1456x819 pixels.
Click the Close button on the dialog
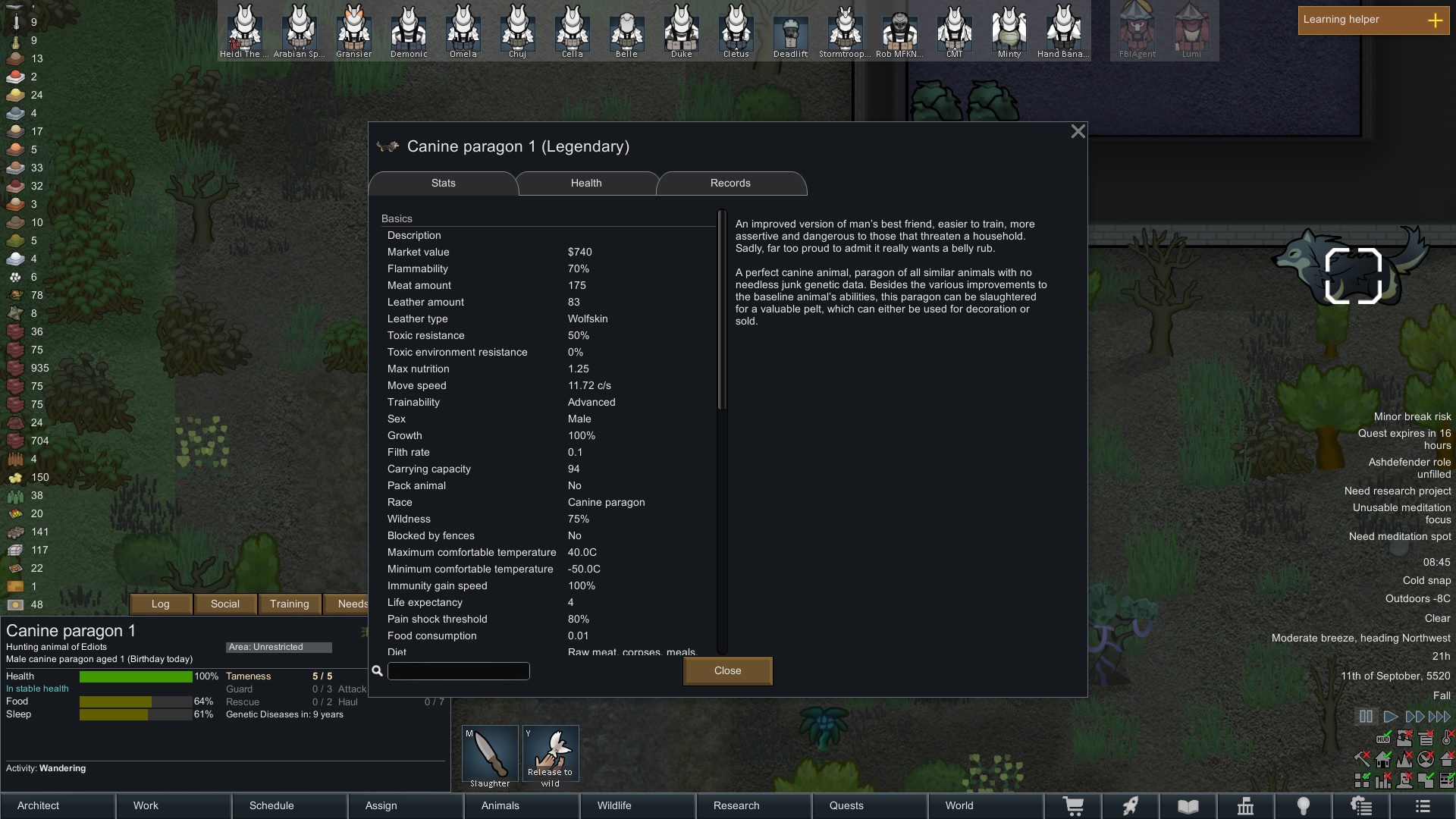click(x=726, y=670)
